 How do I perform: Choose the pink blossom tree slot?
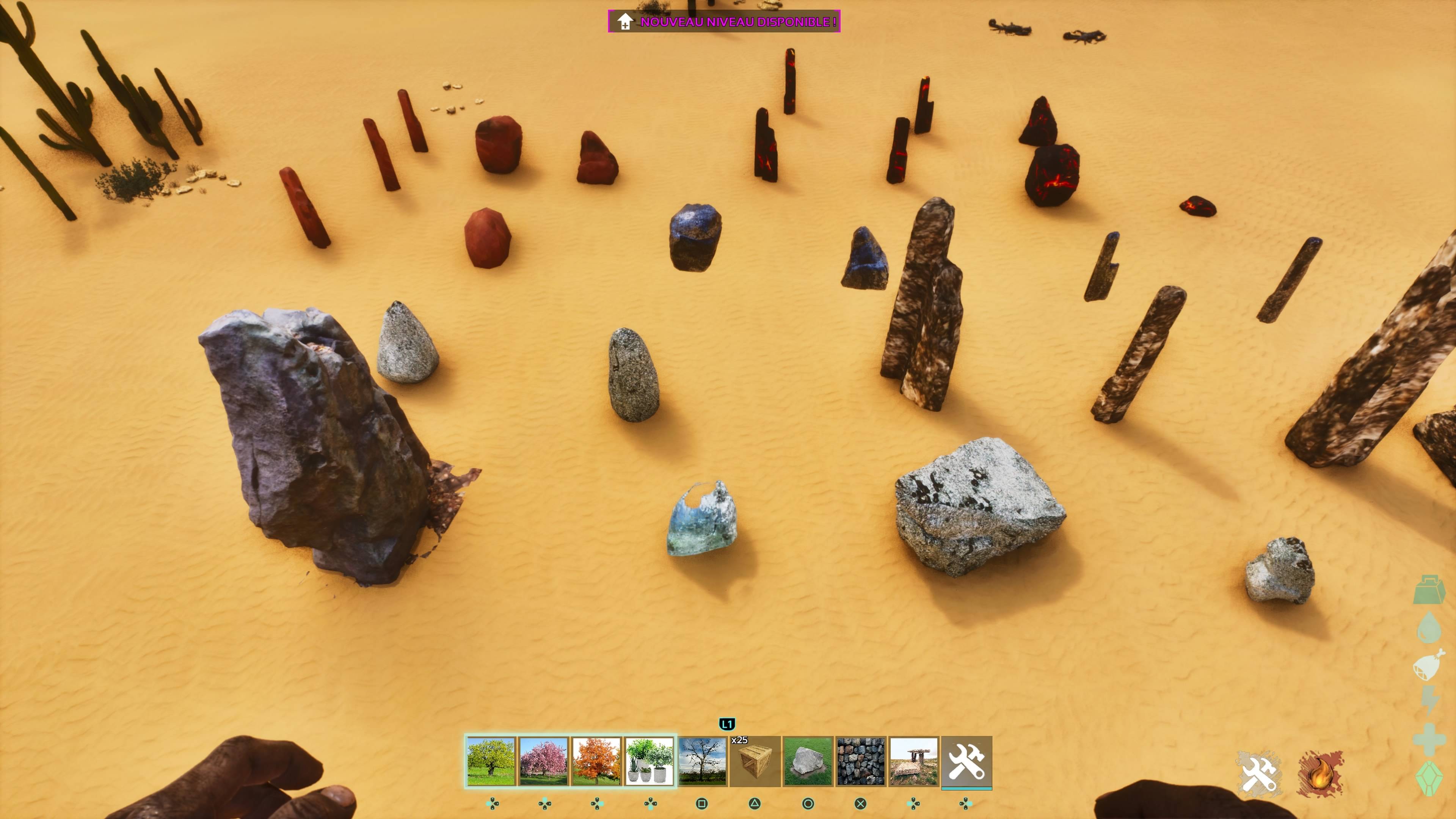[x=543, y=761]
